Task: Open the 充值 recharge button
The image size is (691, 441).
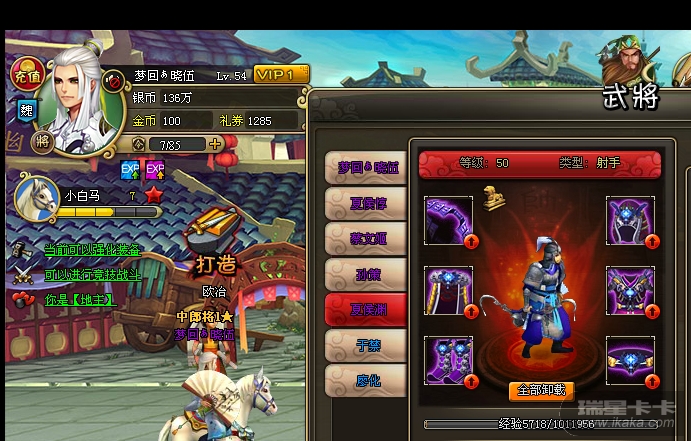Action: [x=25, y=74]
